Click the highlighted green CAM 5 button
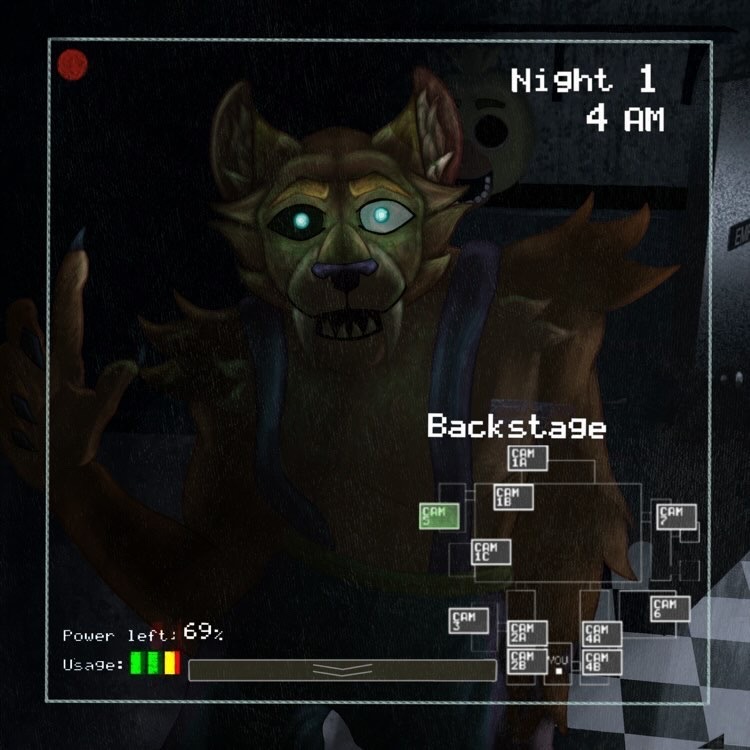750x750 pixels. [438, 516]
